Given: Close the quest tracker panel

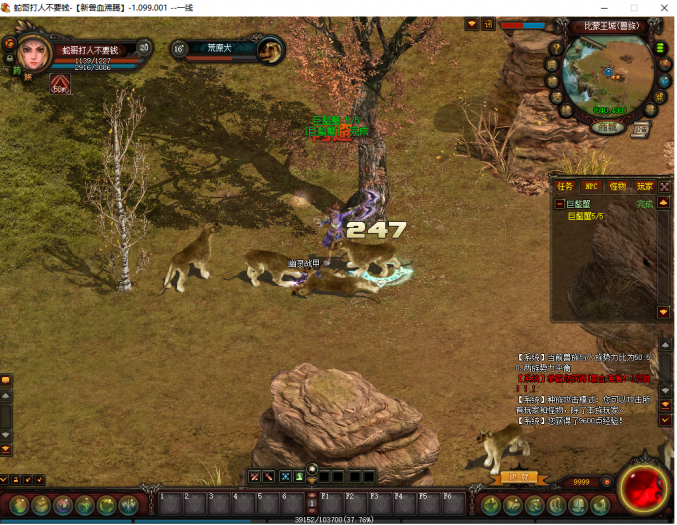Looking at the screenshot, I should 664,186.
